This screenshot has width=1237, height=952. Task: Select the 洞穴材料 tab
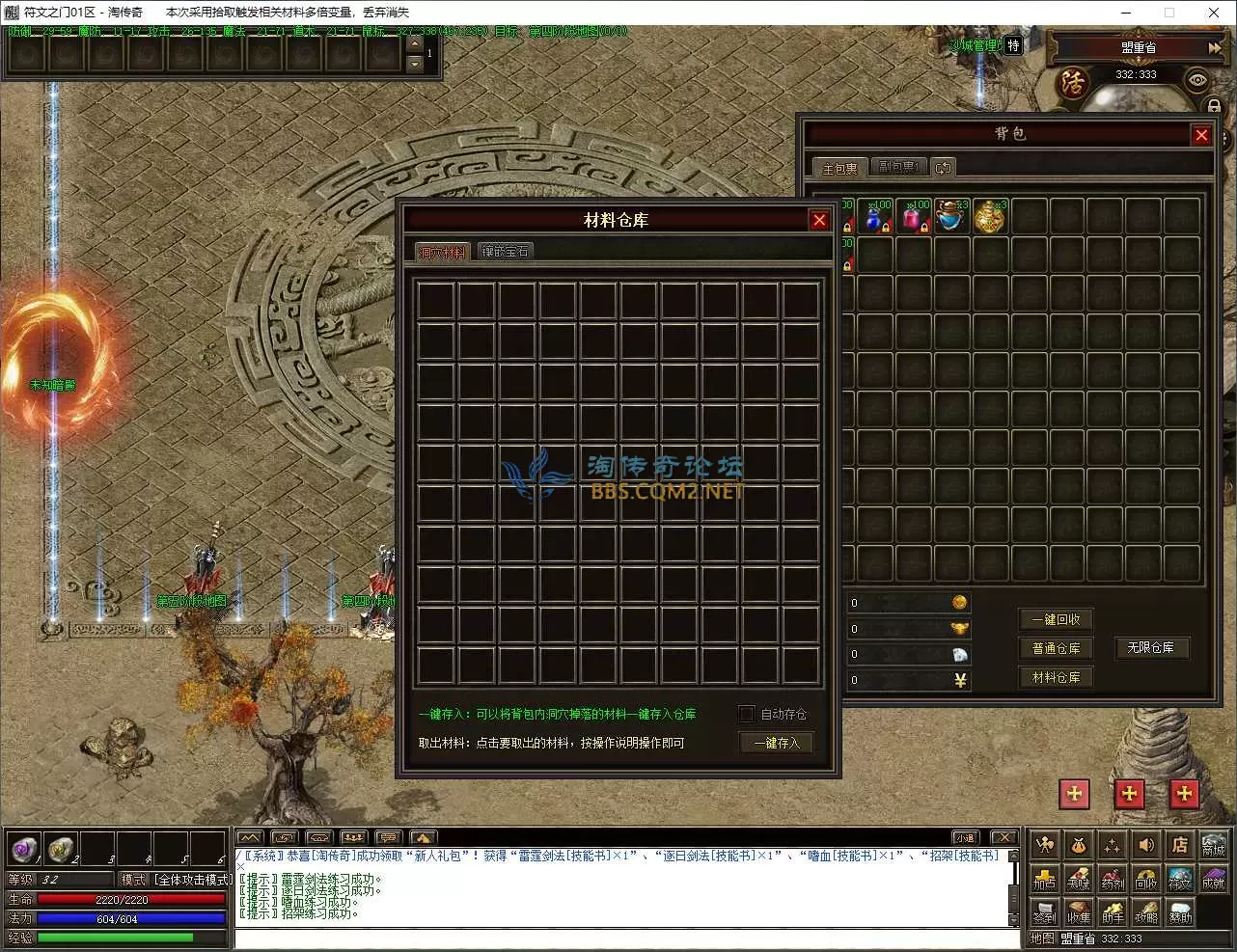click(x=442, y=252)
